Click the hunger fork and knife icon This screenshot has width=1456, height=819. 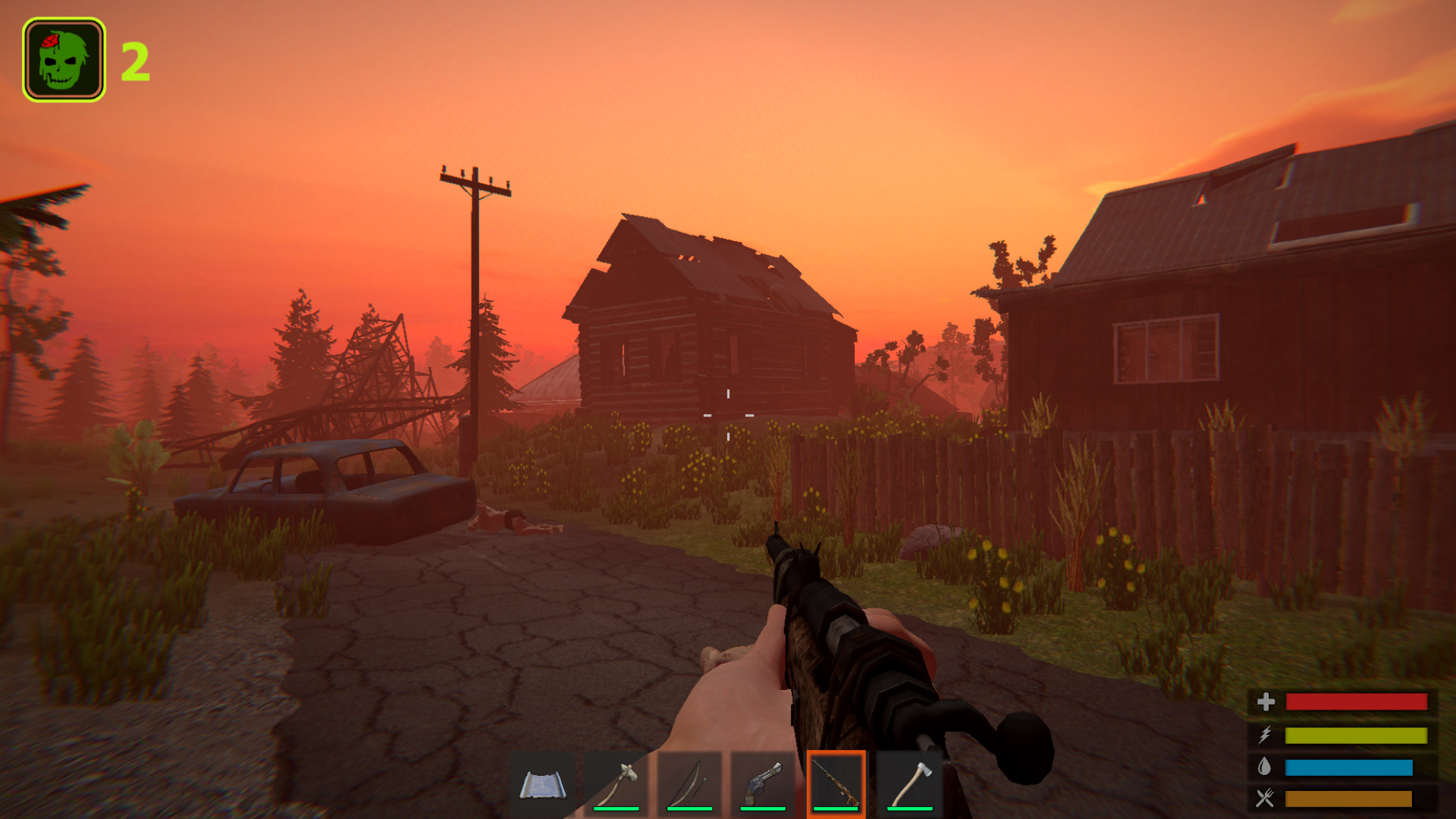(1266, 797)
